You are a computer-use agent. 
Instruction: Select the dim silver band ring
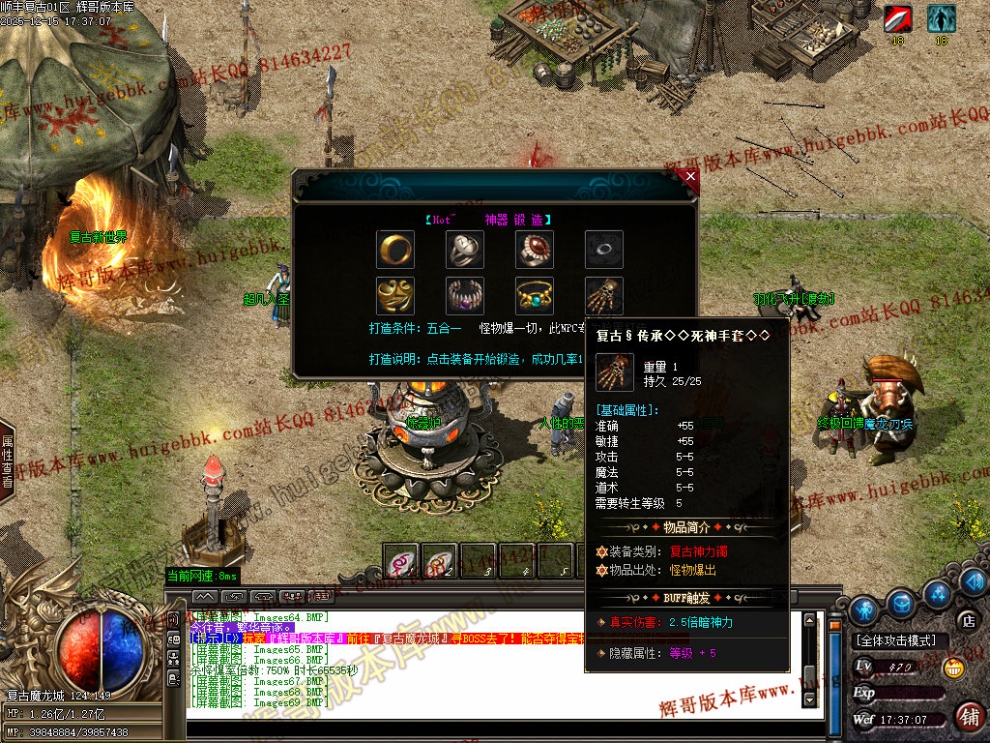(x=604, y=249)
